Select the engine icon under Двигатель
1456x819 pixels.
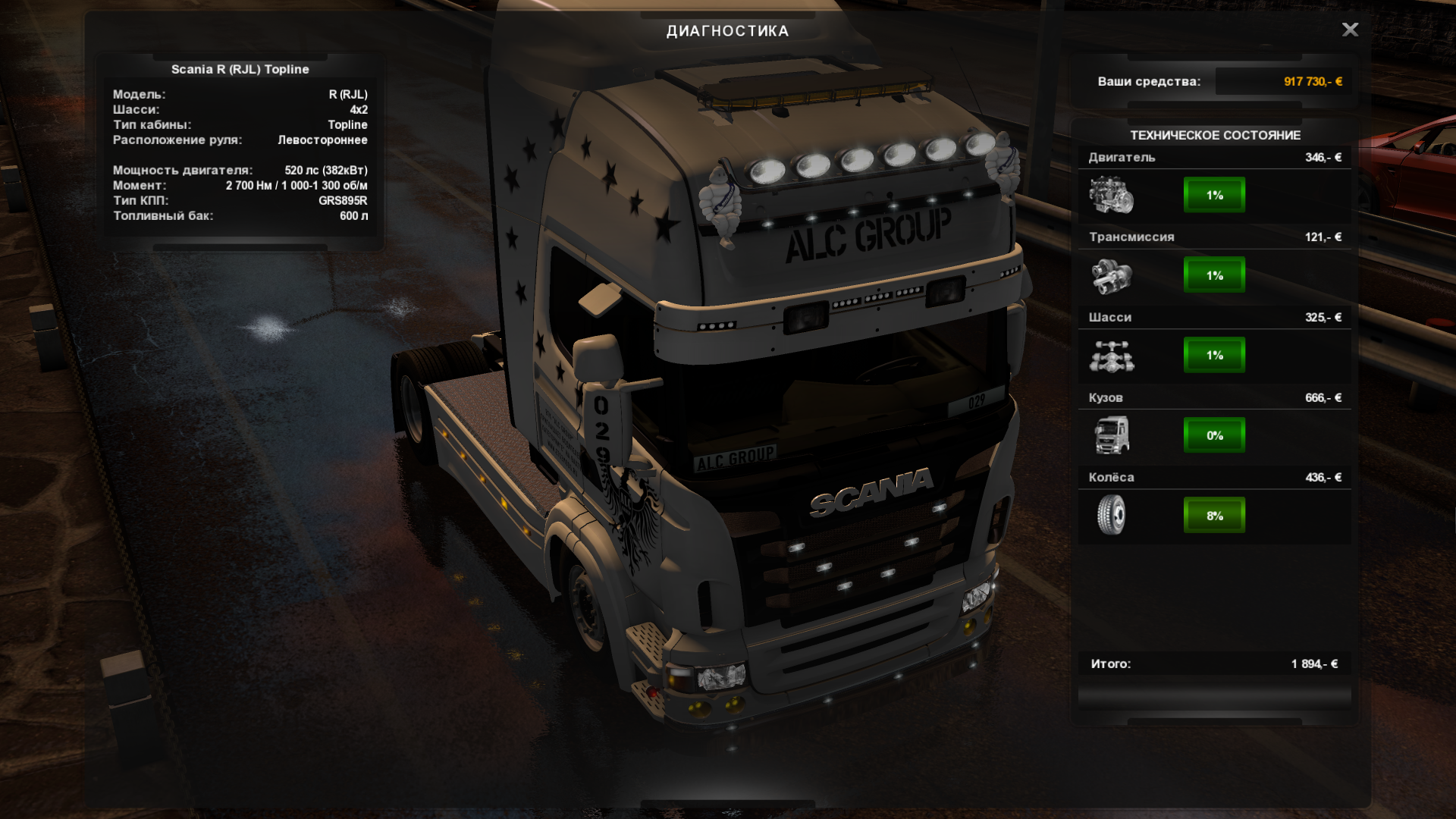1111,195
